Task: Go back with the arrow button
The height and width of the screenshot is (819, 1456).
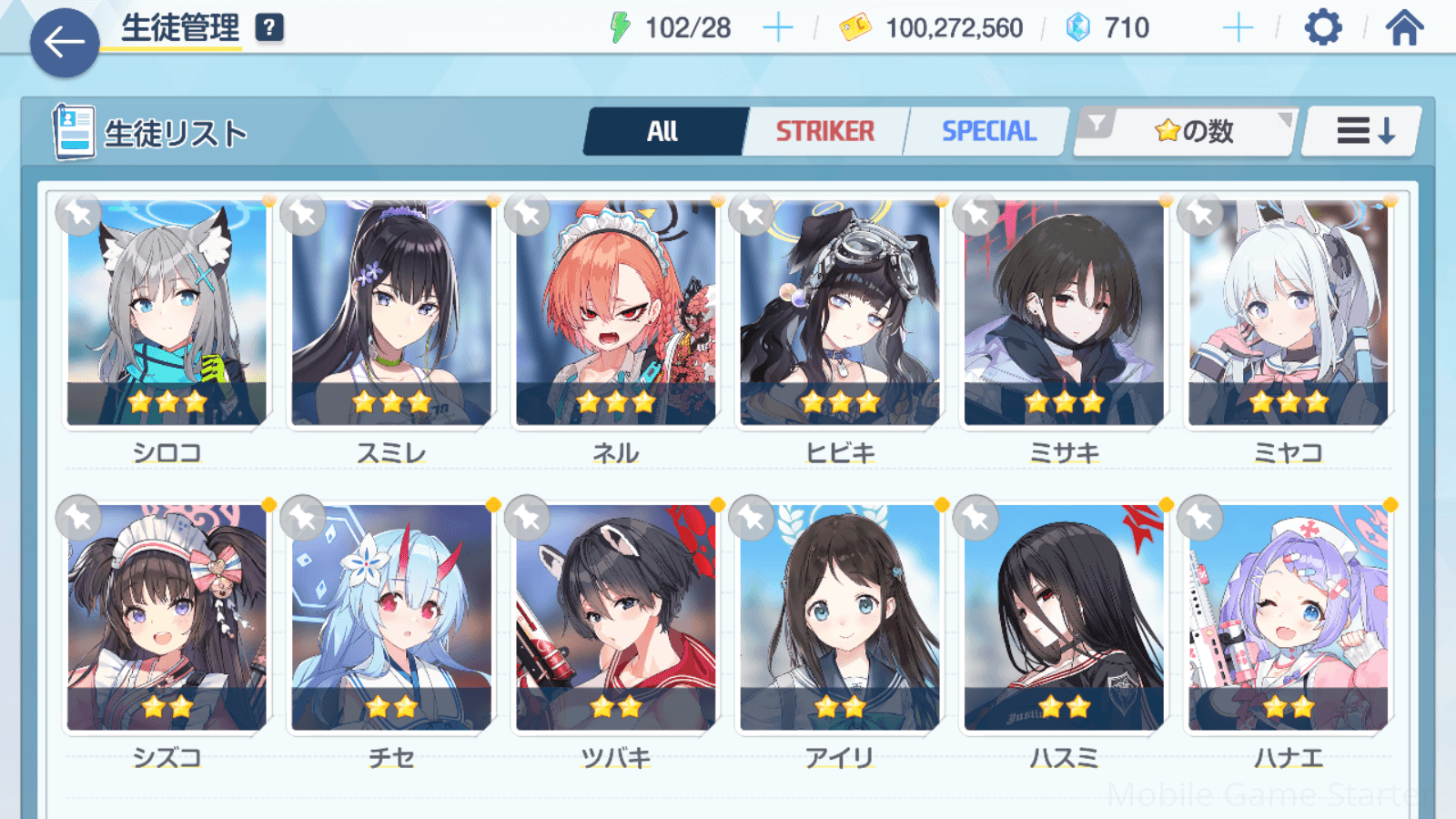Action: (65, 42)
